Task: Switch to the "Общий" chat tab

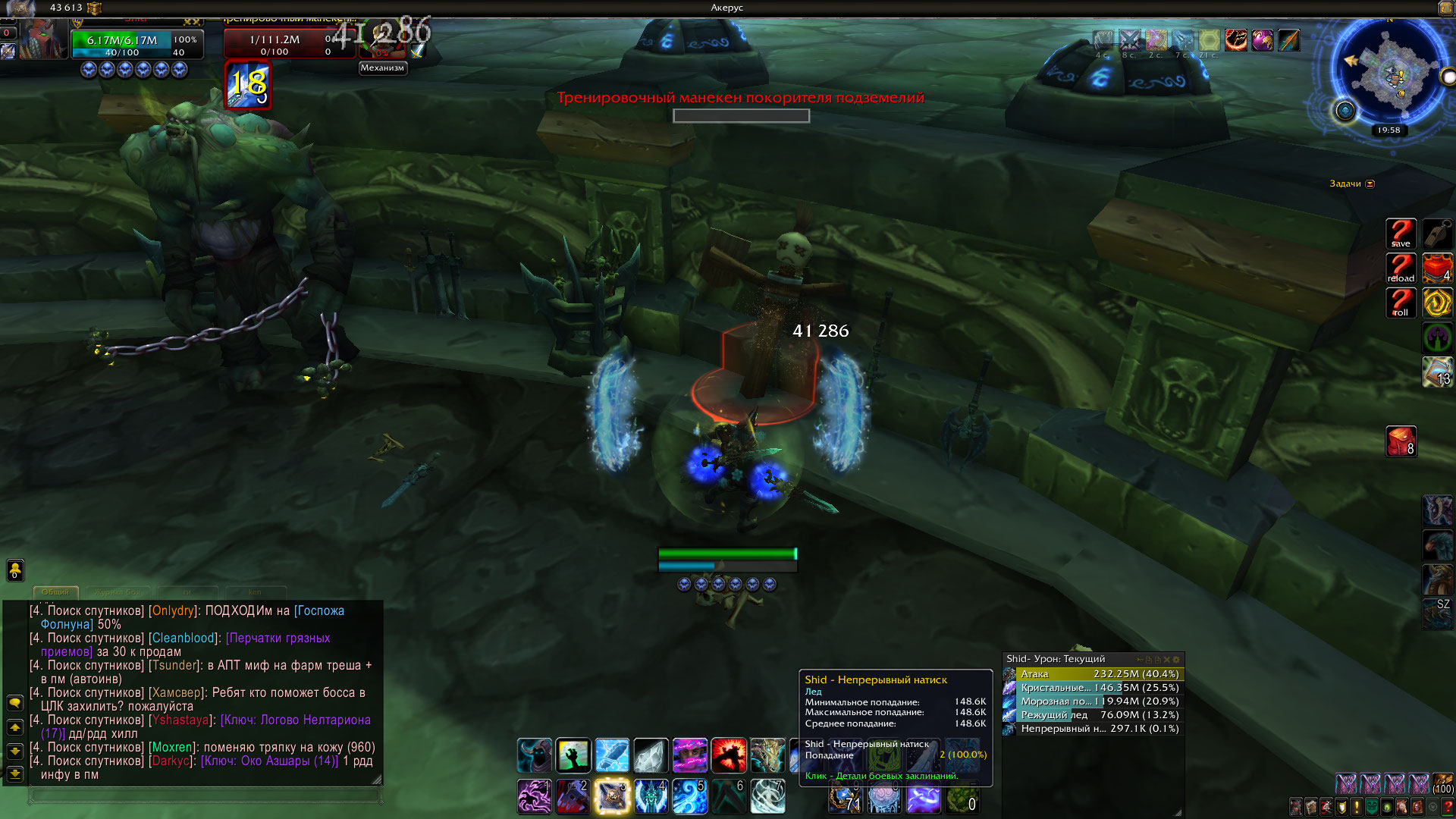Action: 55,591
